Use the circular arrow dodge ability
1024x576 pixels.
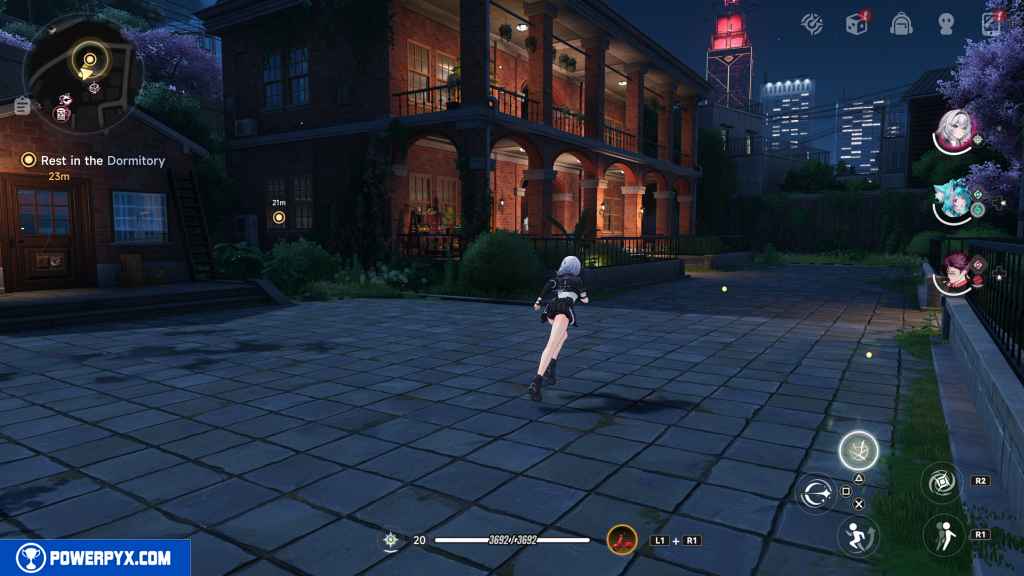coord(816,492)
